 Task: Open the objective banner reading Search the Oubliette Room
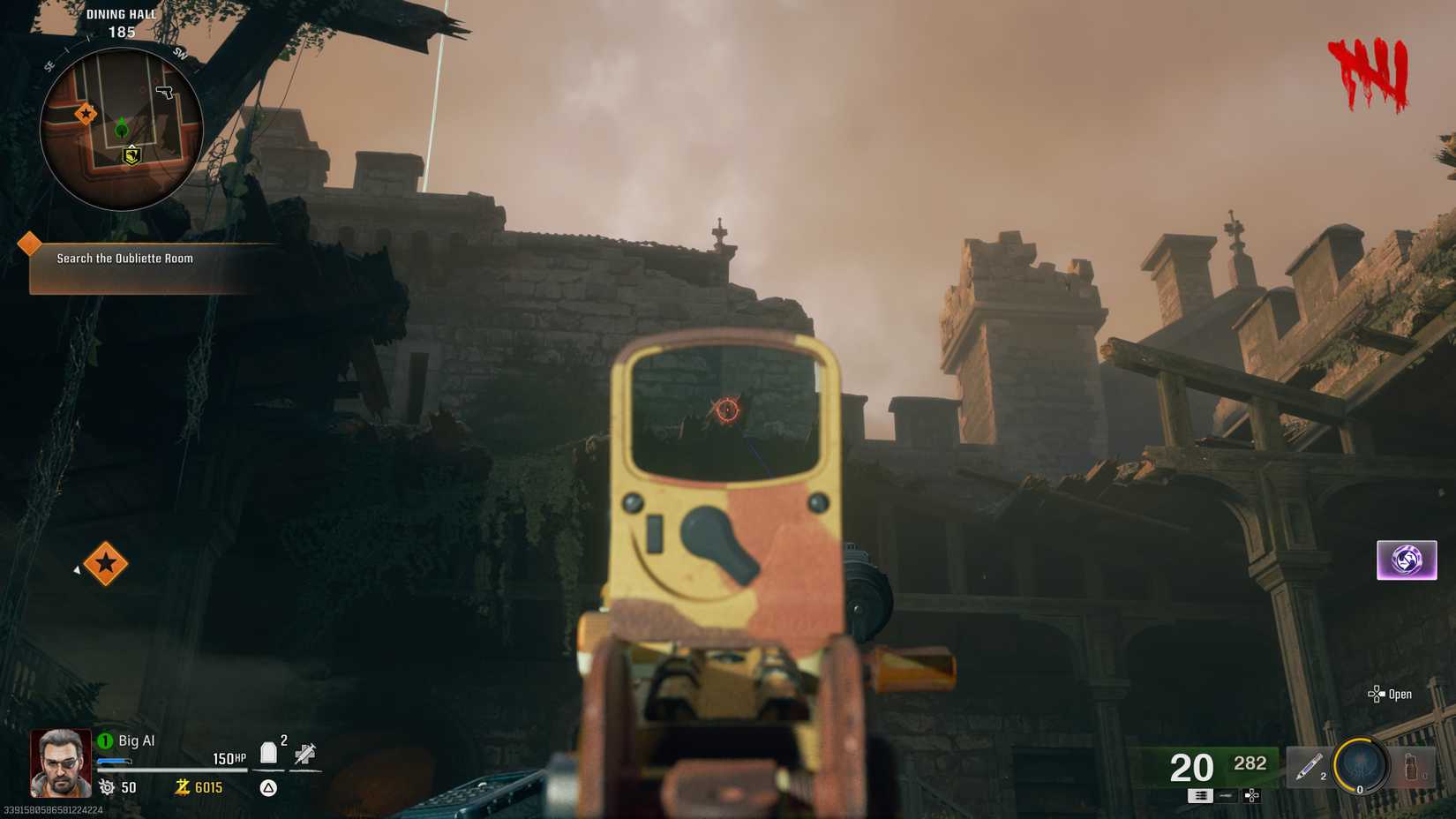click(124, 259)
